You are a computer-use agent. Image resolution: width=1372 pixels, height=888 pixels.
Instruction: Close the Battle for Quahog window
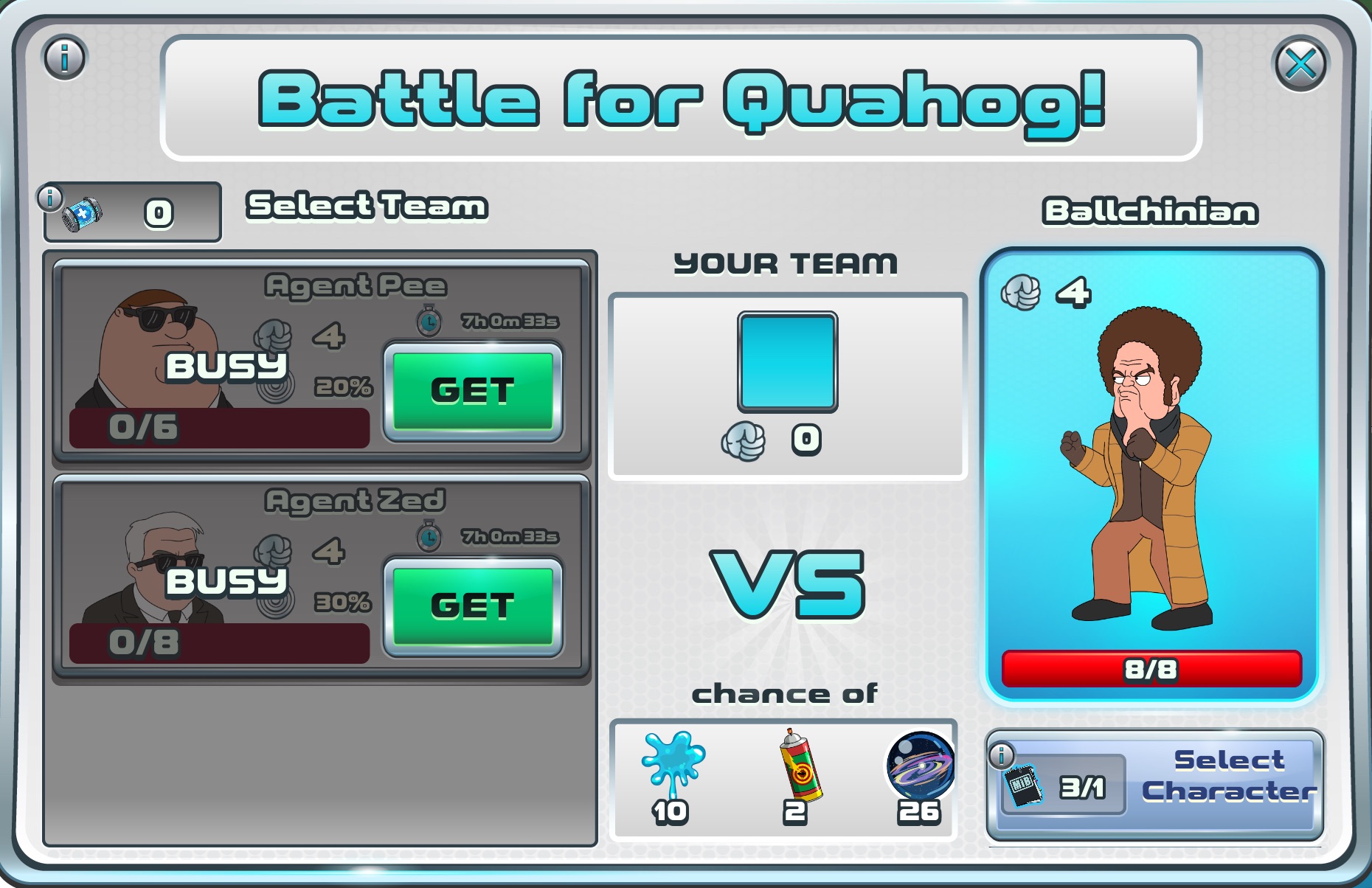pyautogui.click(x=1300, y=64)
